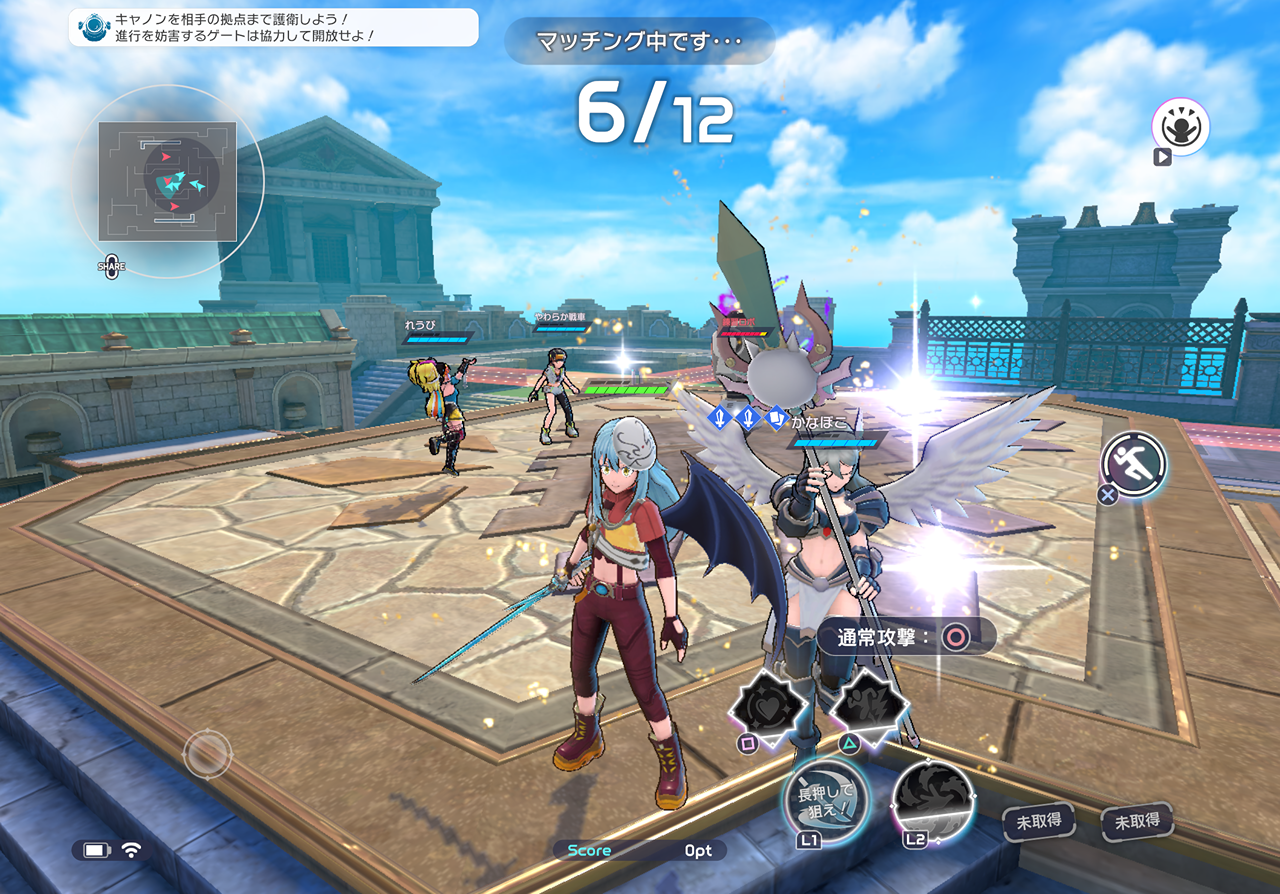Tap the virtual joystick circle
The image size is (1280, 894).
coord(208,754)
